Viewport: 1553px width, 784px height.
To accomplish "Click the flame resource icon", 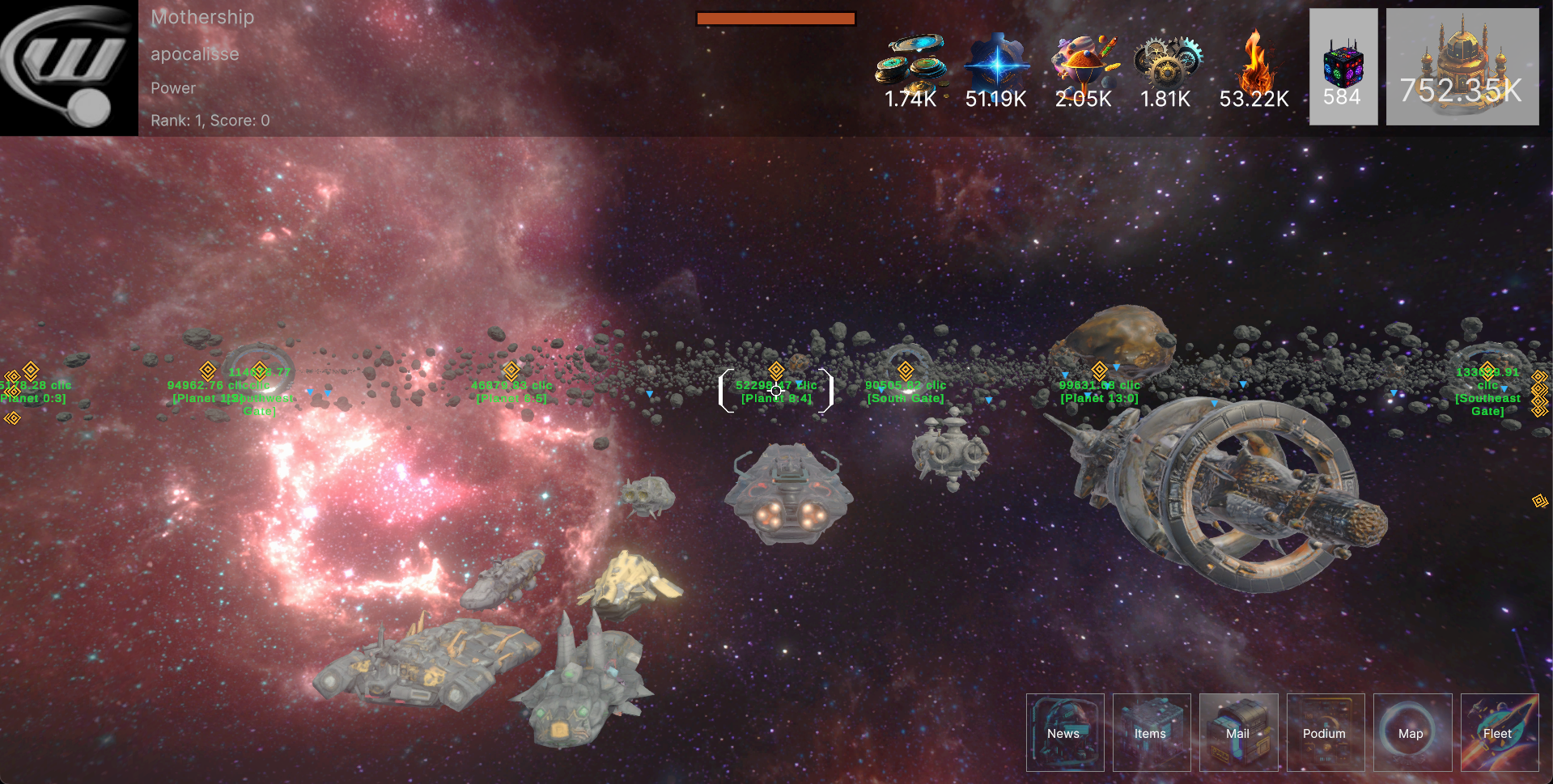I will click(x=1254, y=61).
